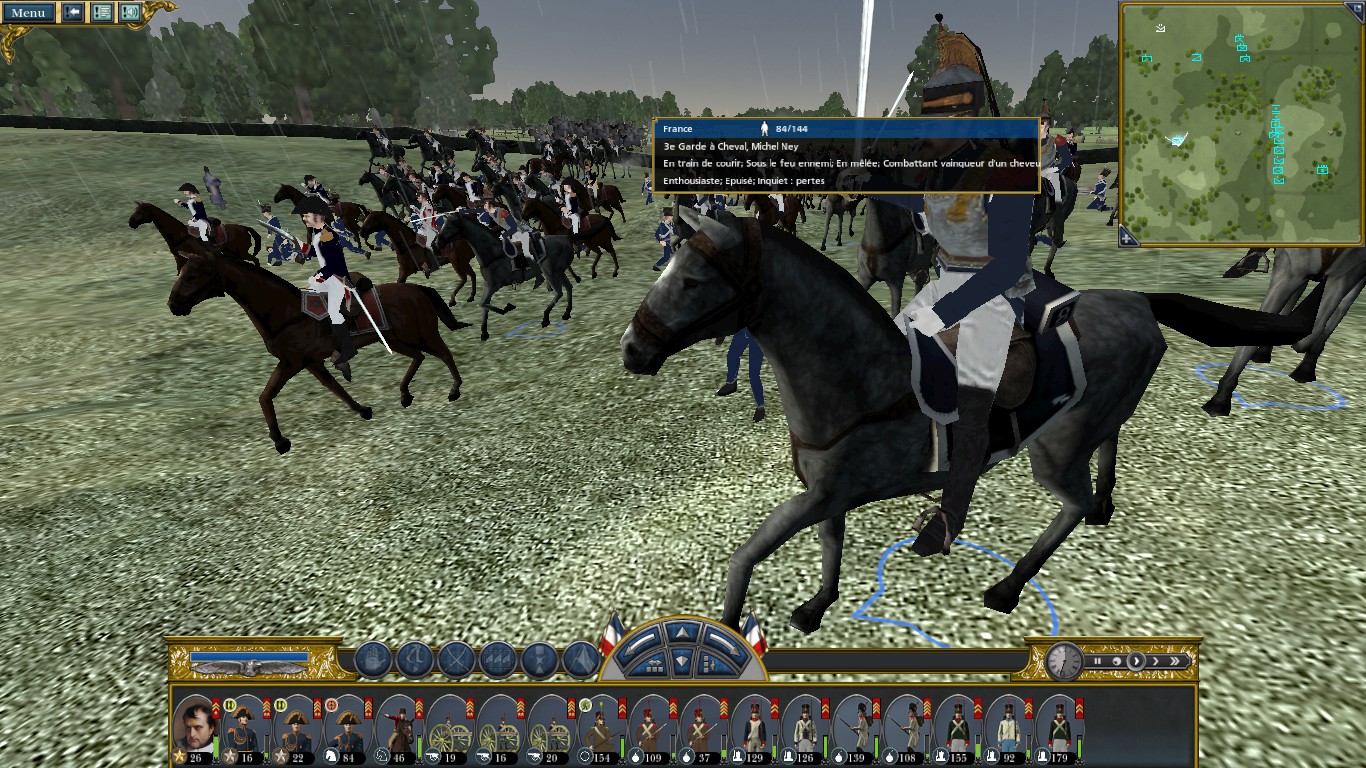The image size is (1366, 768).
Task: Select the infantry unit card showing 154
Action: (x=601, y=725)
